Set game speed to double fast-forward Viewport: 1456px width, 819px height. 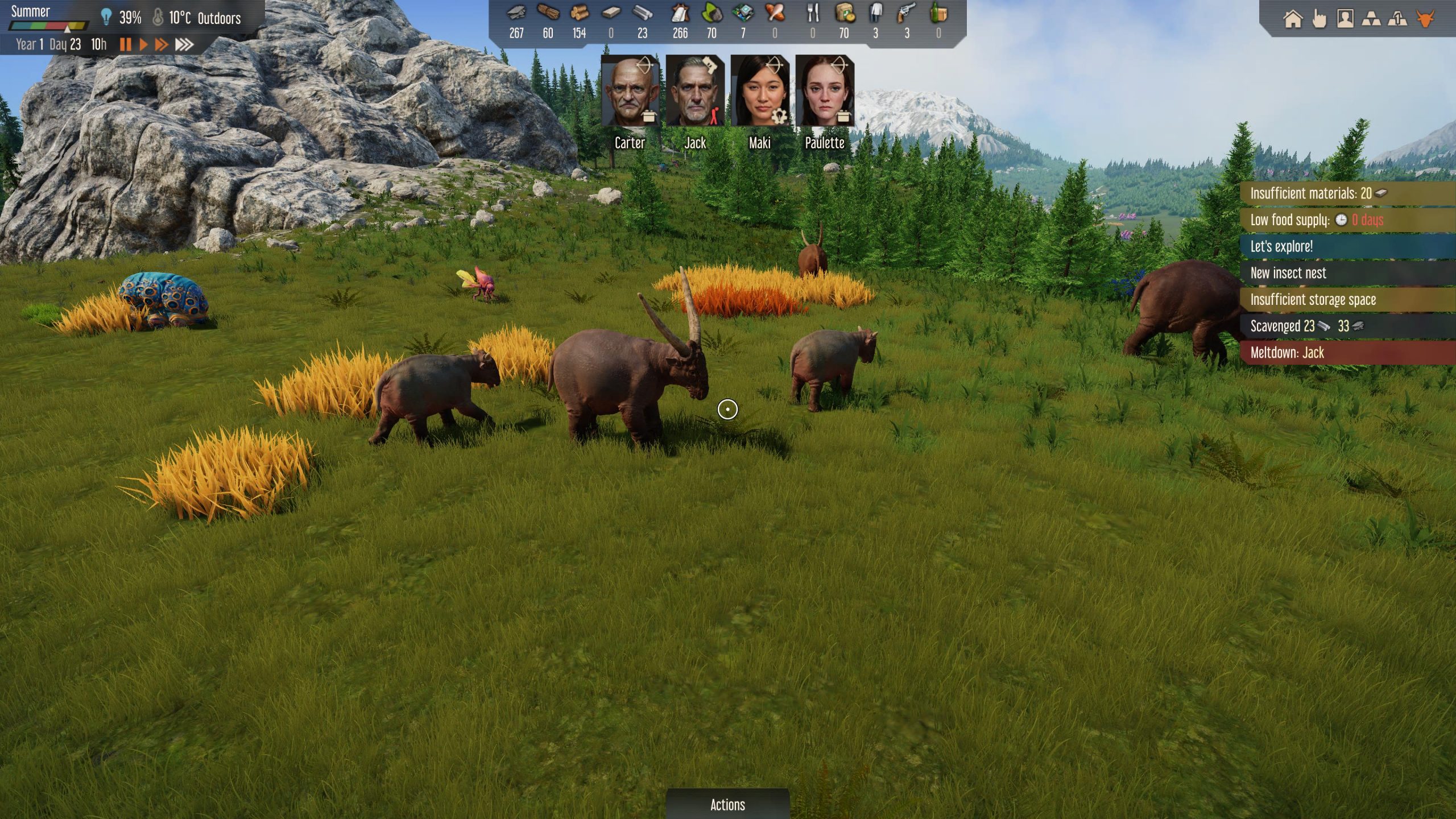[x=162, y=44]
